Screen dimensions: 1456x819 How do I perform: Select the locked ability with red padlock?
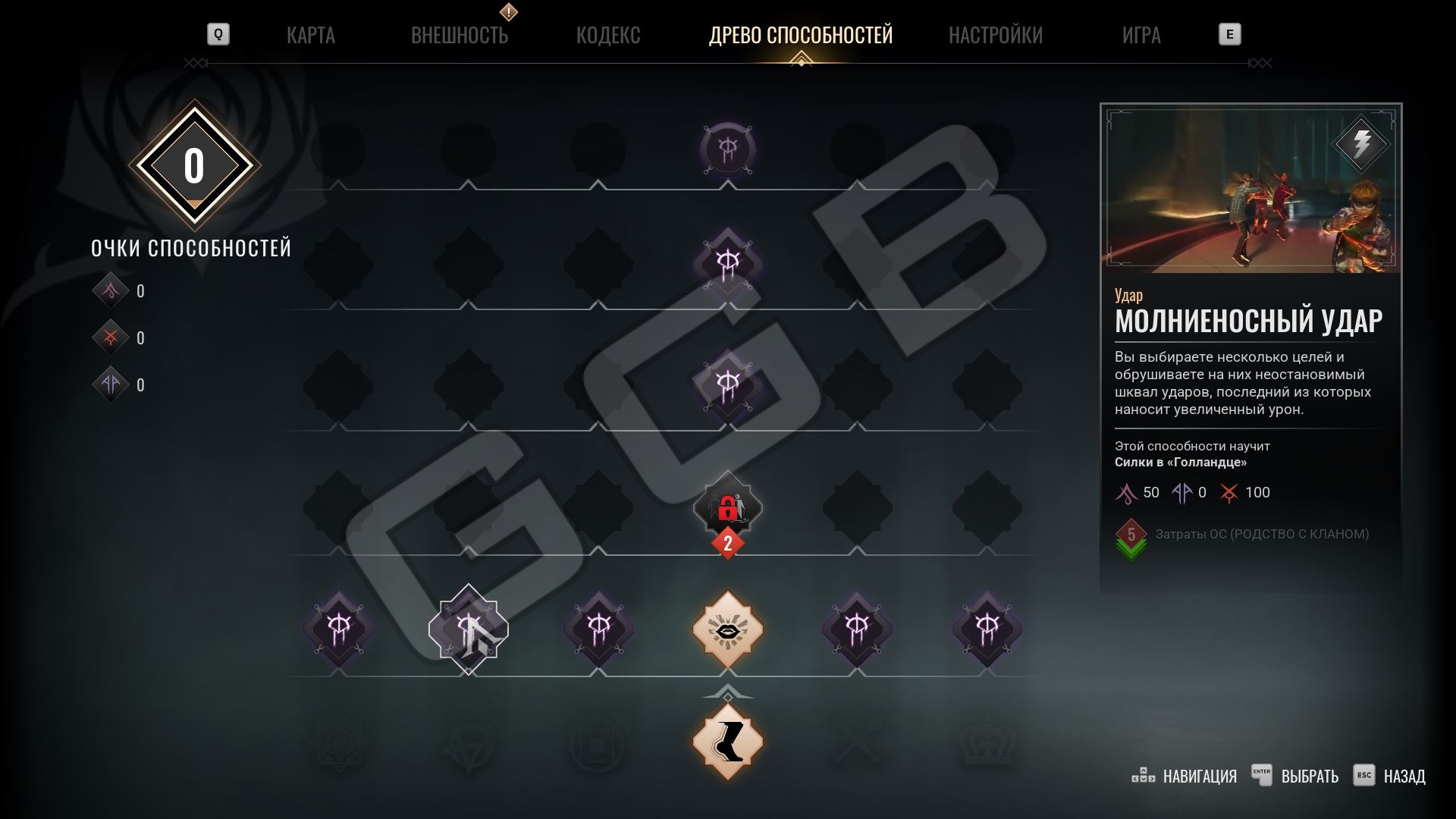(727, 508)
